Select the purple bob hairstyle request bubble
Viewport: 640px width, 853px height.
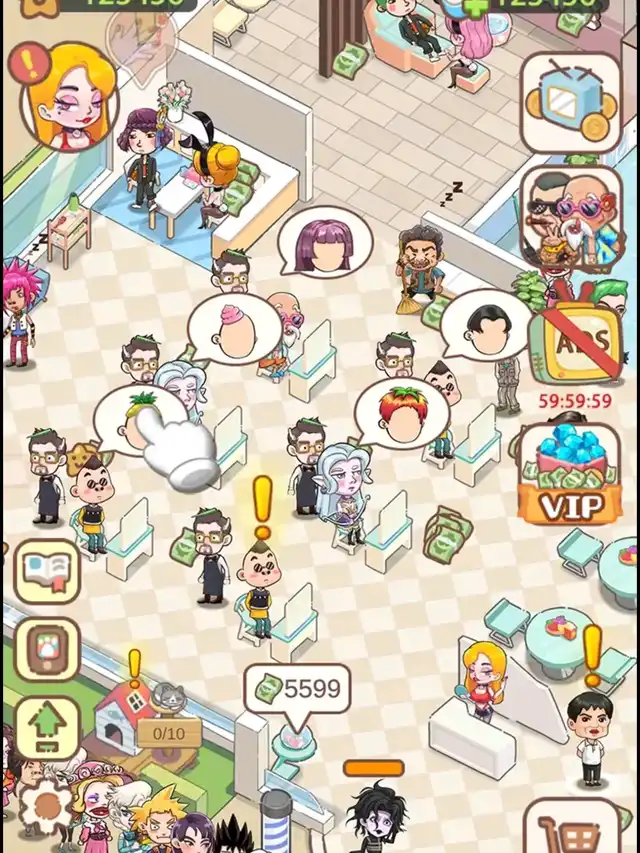click(326, 239)
